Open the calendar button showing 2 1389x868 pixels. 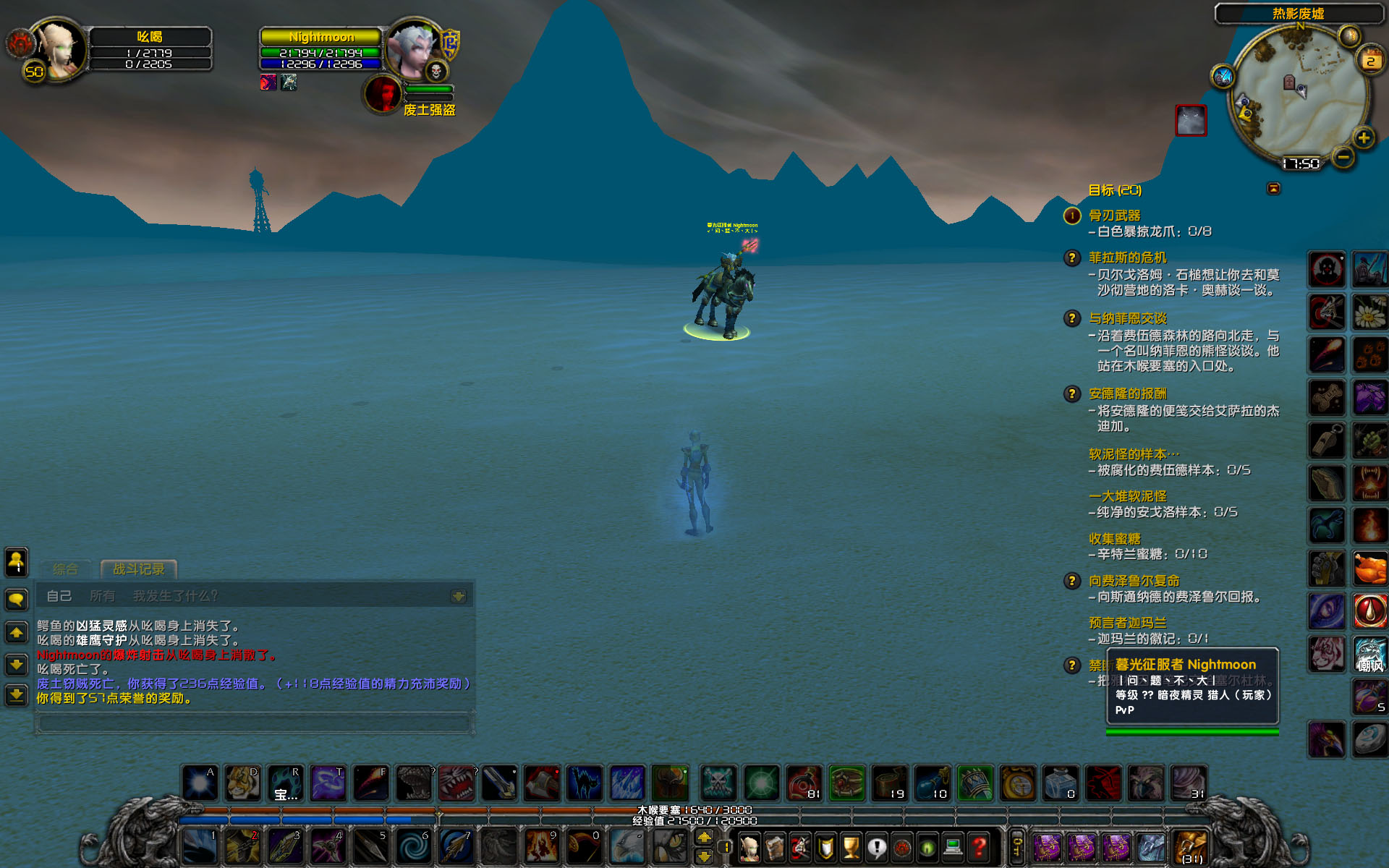[x=1371, y=59]
